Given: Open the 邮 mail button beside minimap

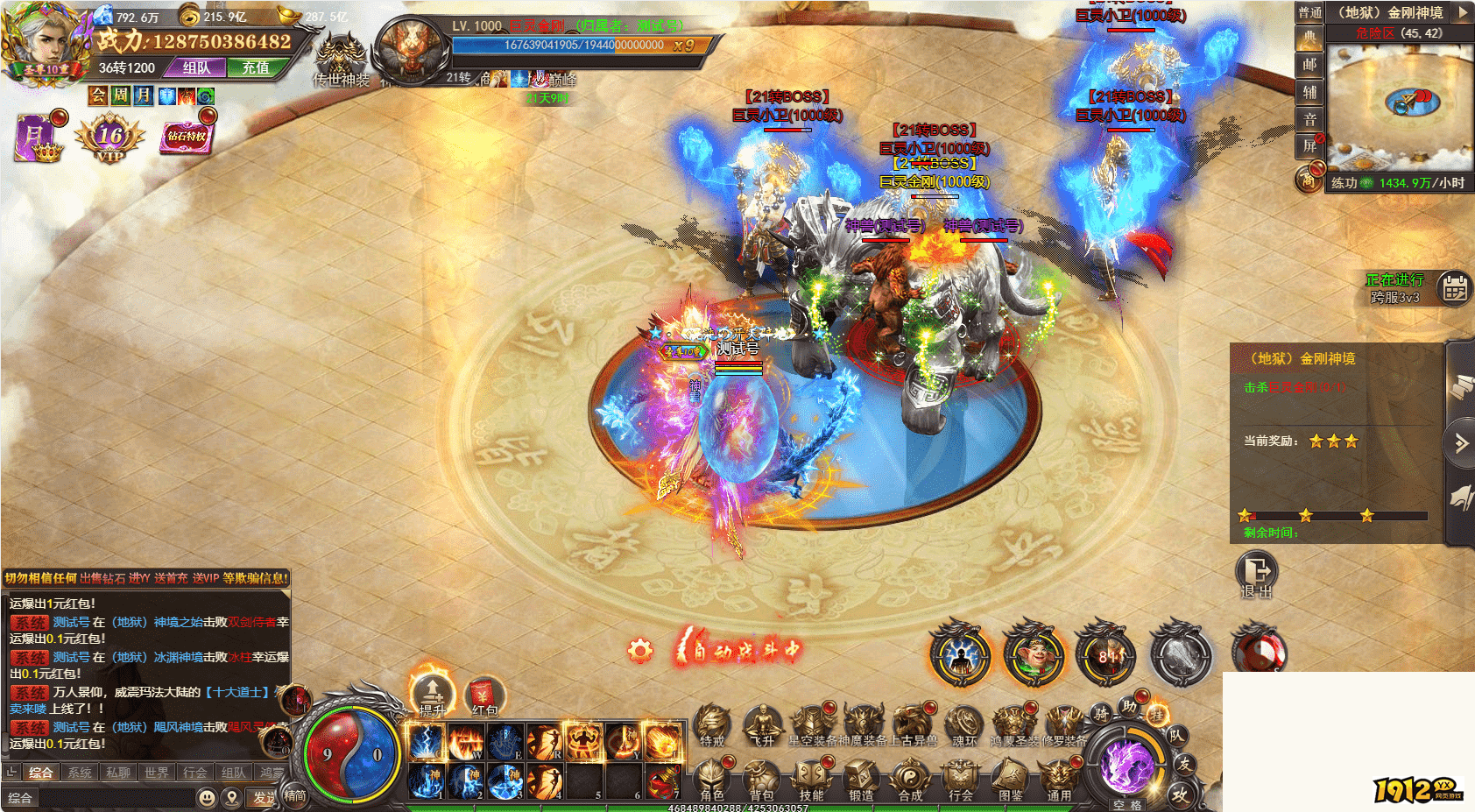Looking at the screenshot, I should (x=1309, y=65).
